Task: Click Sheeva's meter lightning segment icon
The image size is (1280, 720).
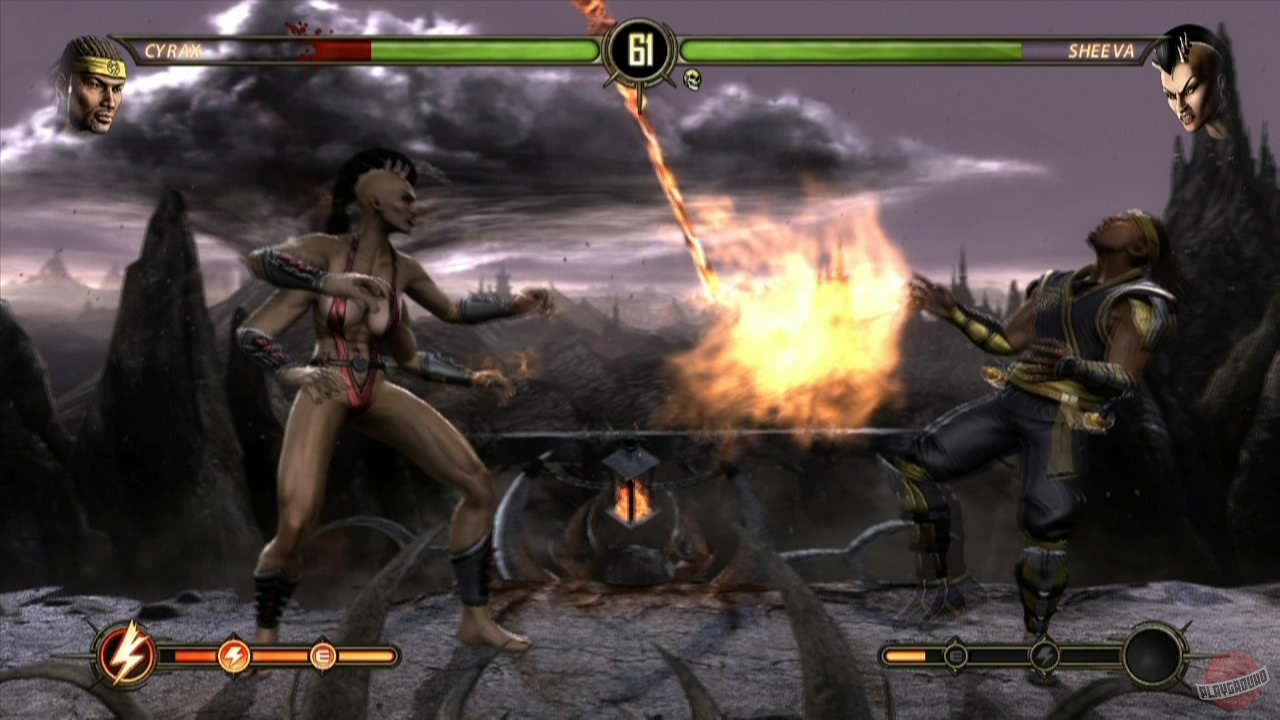Action: (1044, 655)
